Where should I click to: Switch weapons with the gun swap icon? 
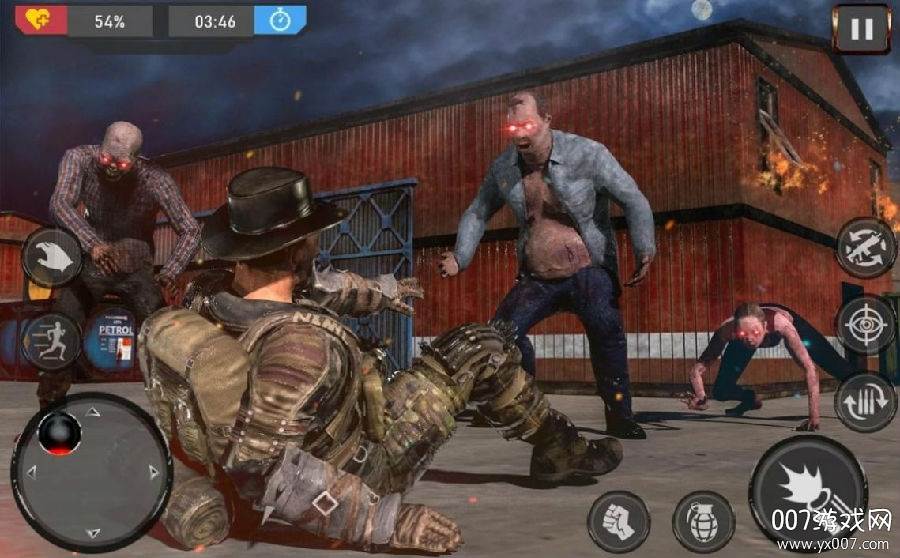click(x=865, y=247)
